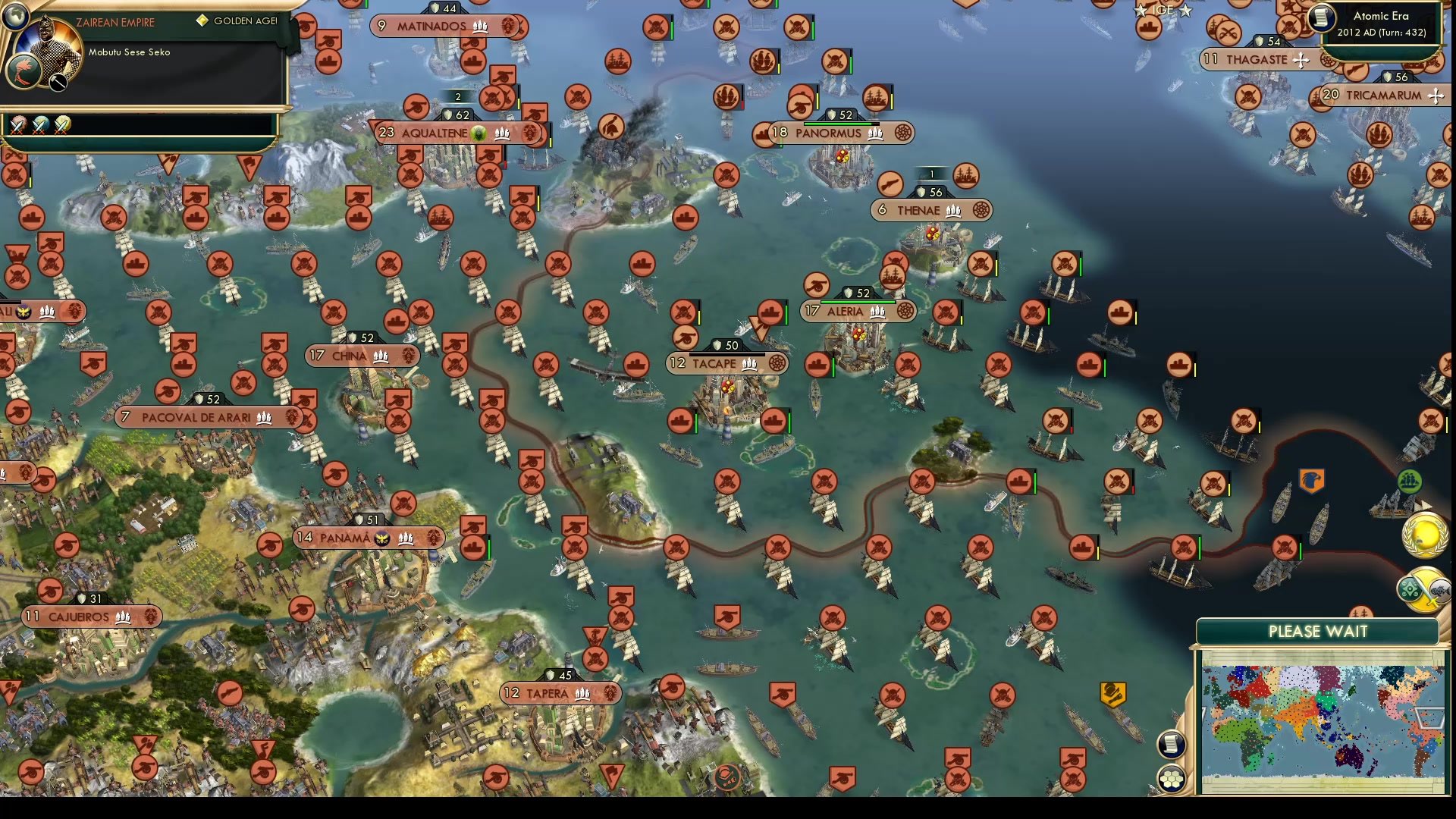This screenshot has height=819, width=1456.
Task: Toggle strategic view with the hex grid icon
Action: click(x=1171, y=778)
